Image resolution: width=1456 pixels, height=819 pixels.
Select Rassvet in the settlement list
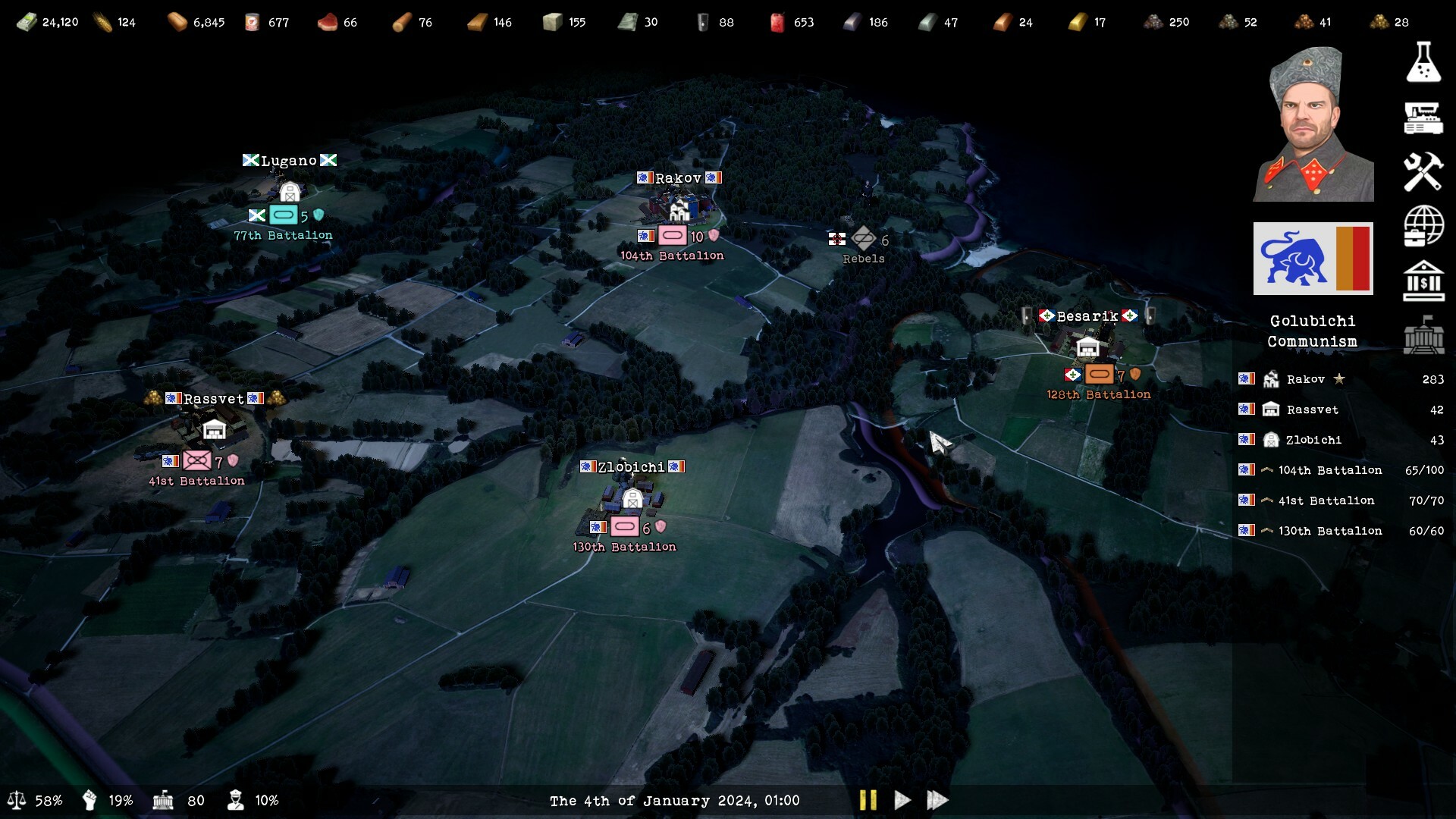pos(1312,409)
